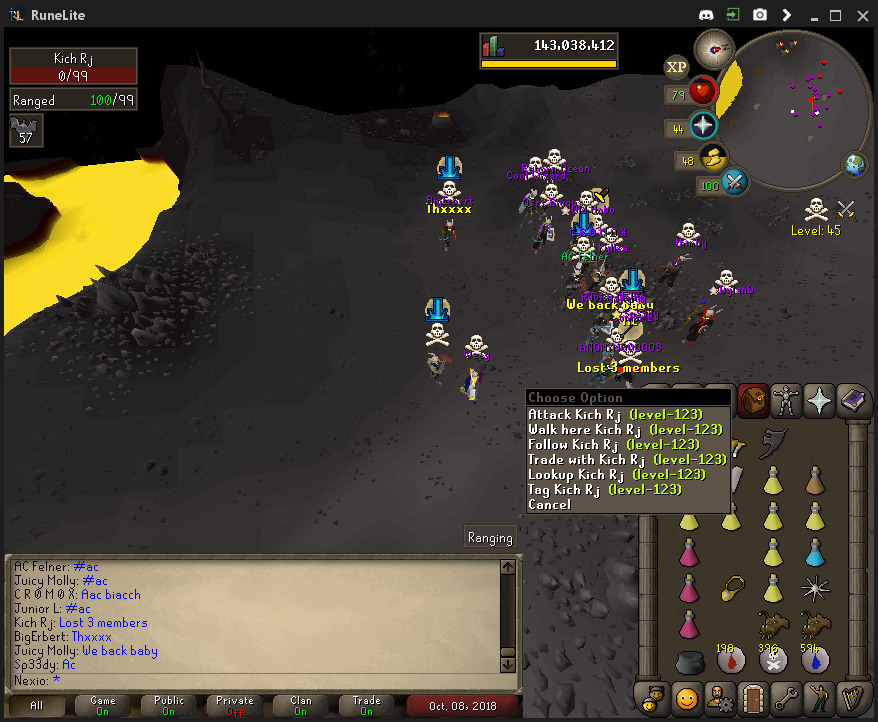Click the compass to face north

714,47
